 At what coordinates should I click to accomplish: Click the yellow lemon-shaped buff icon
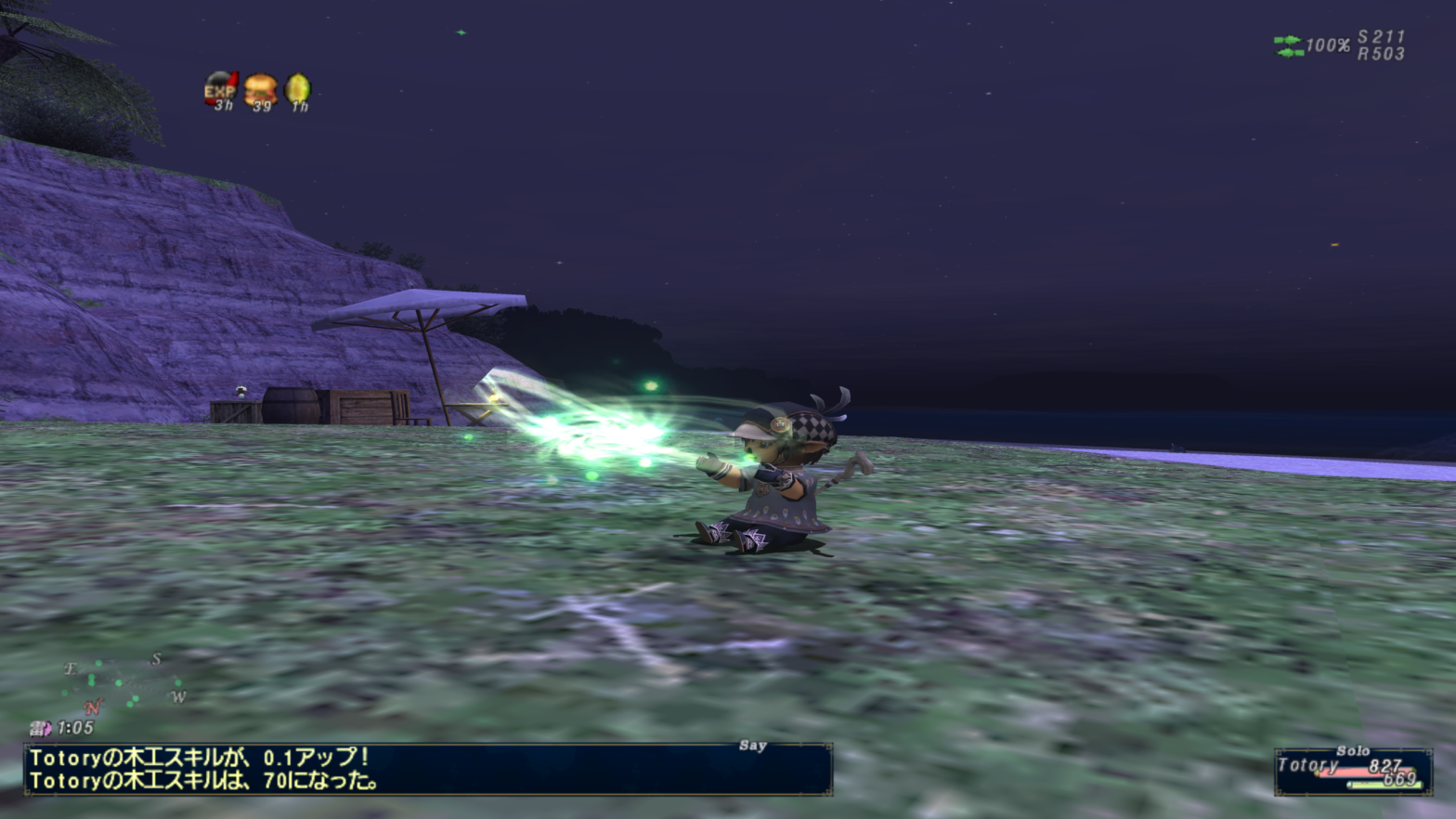click(298, 90)
